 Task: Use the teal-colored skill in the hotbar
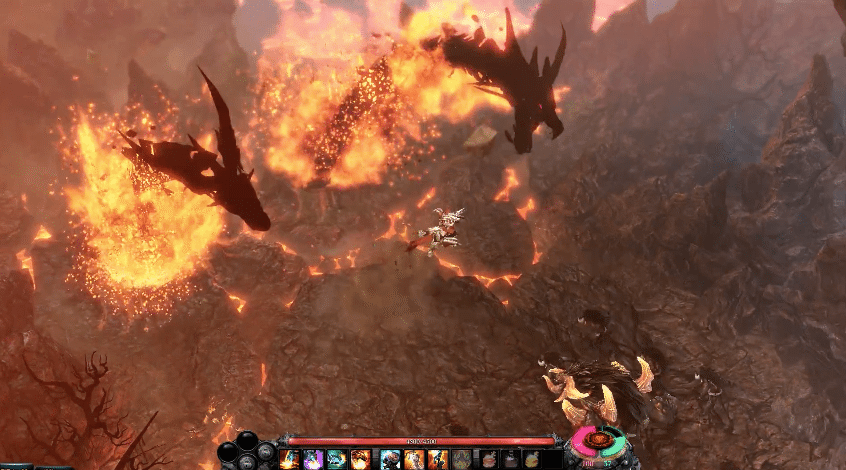[337, 459]
